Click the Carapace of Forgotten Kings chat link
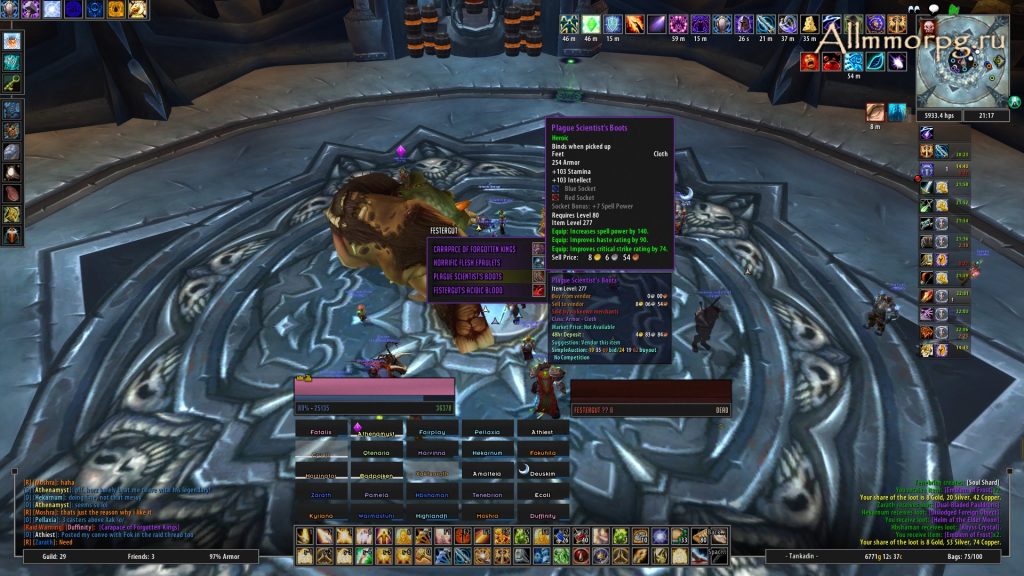 [x=139, y=526]
